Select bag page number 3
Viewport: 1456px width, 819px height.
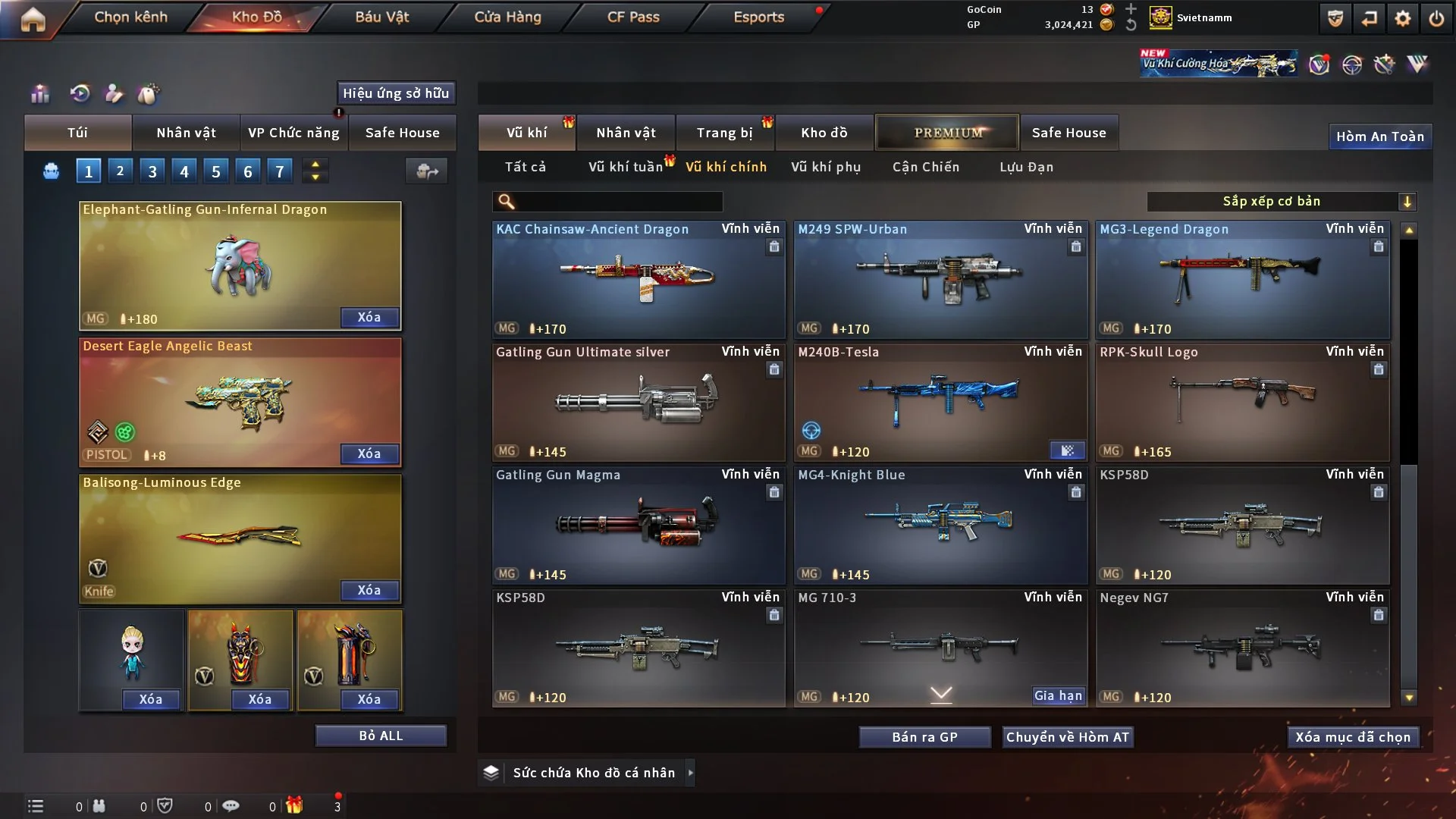click(x=152, y=171)
